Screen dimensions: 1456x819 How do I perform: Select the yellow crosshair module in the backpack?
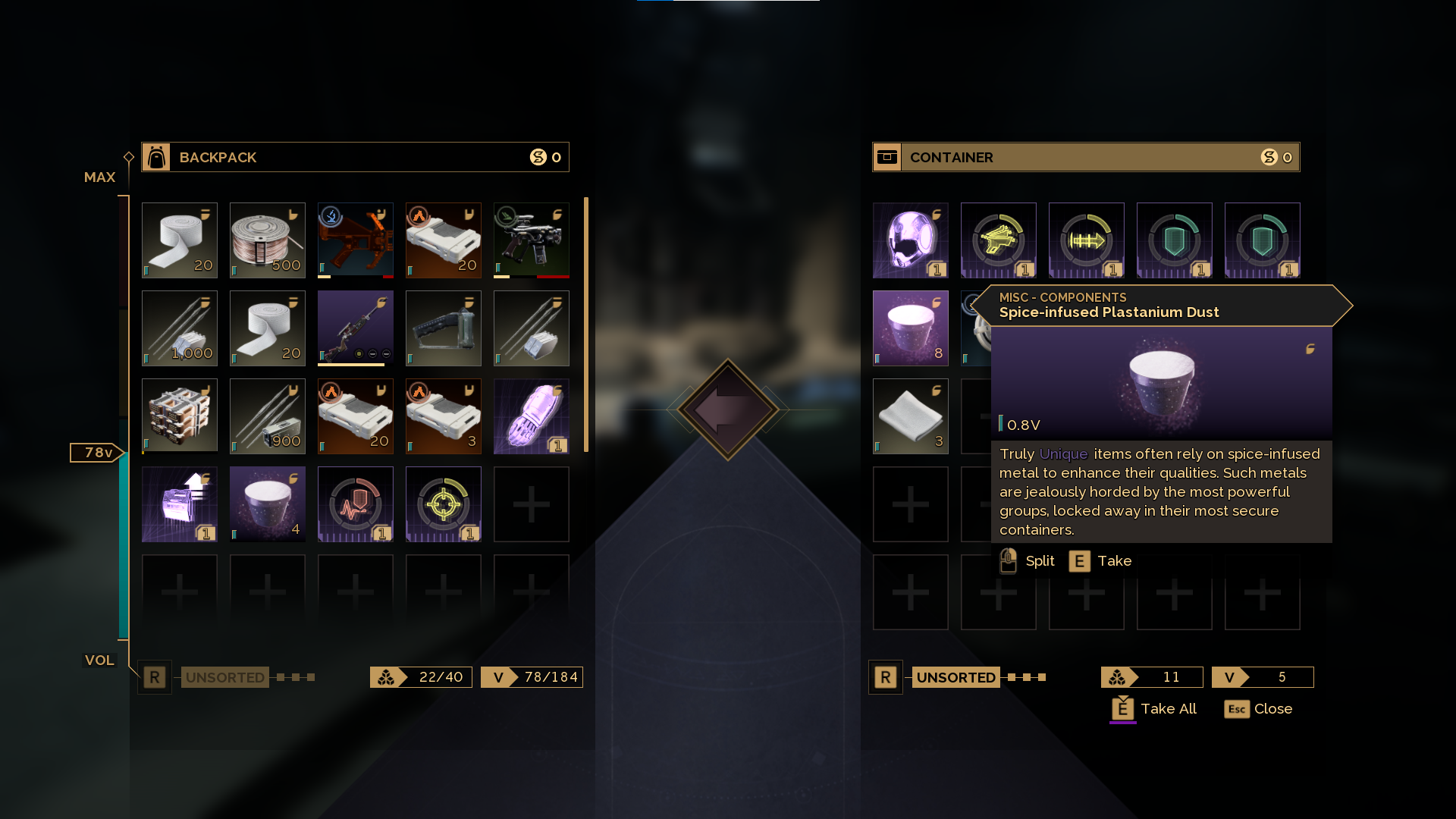pos(443,504)
